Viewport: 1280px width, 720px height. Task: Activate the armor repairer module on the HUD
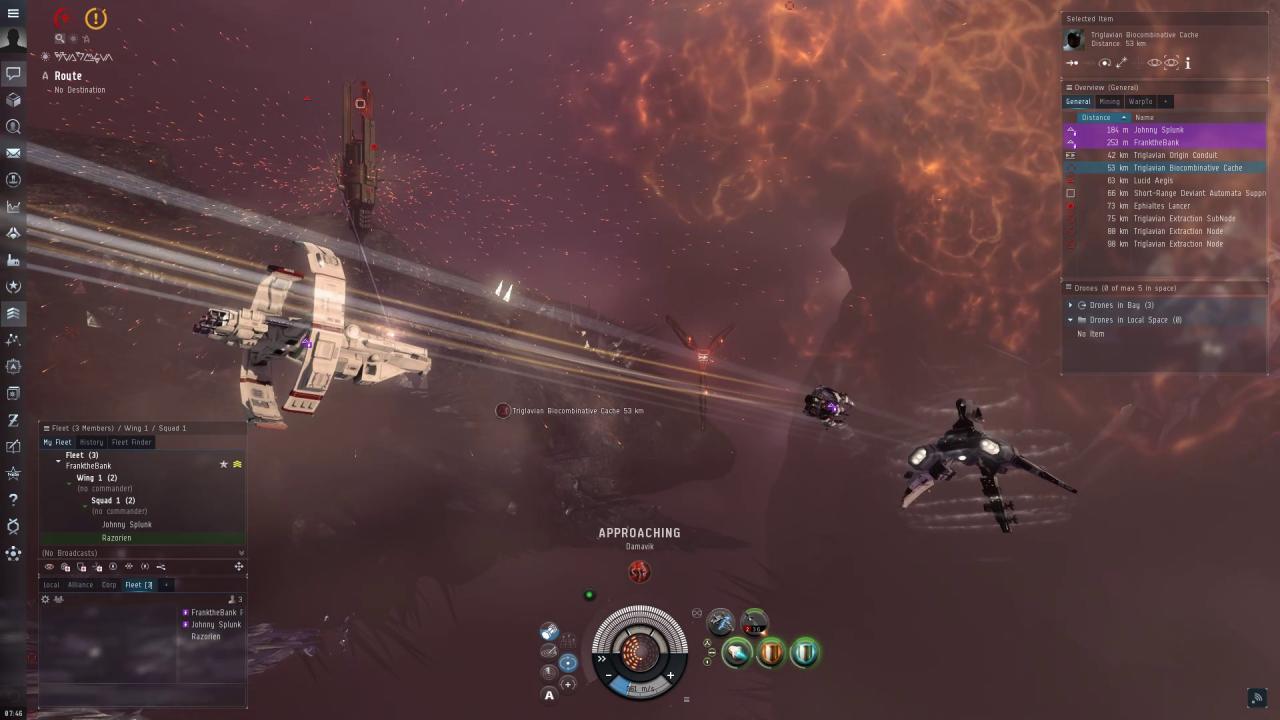(x=771, y=653)
